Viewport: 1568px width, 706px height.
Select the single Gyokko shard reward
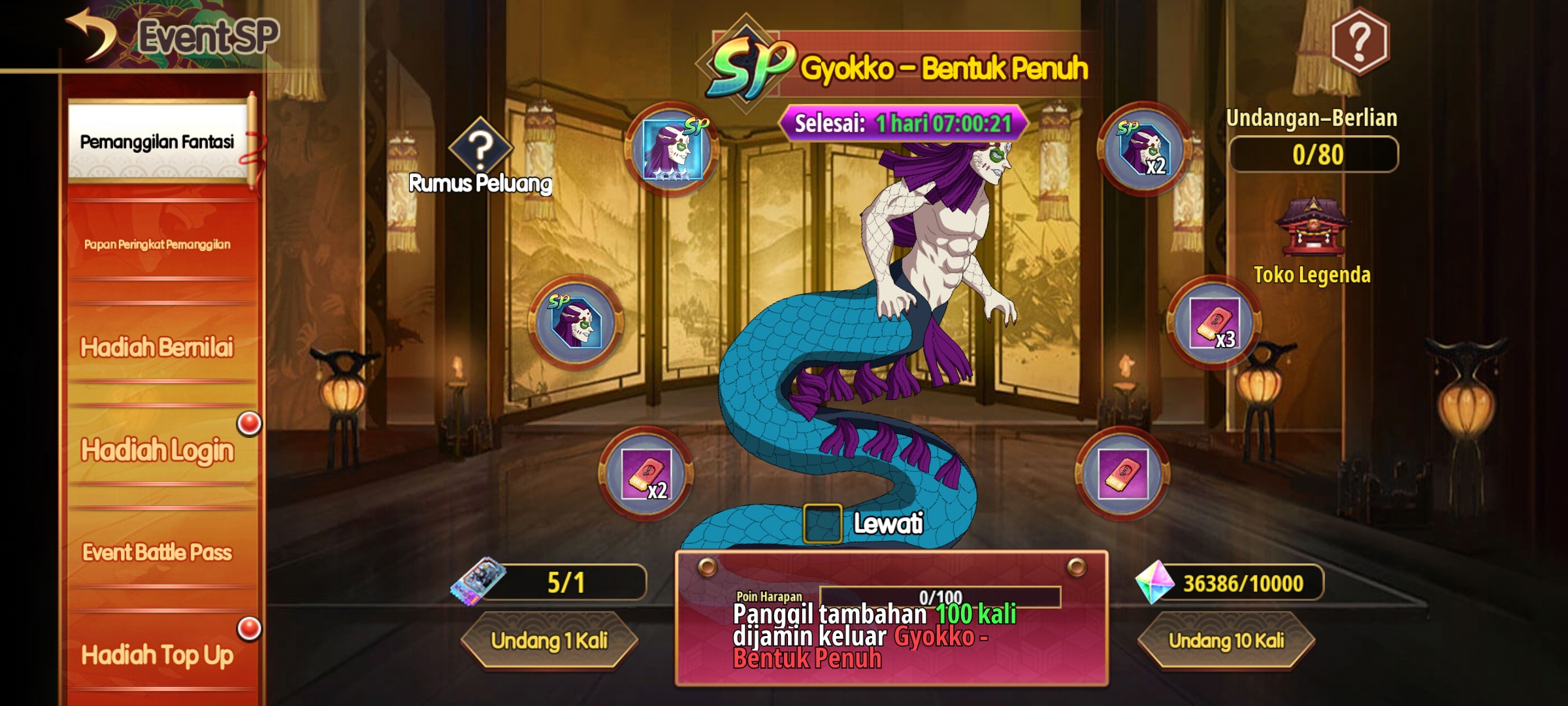click(576, 322)
